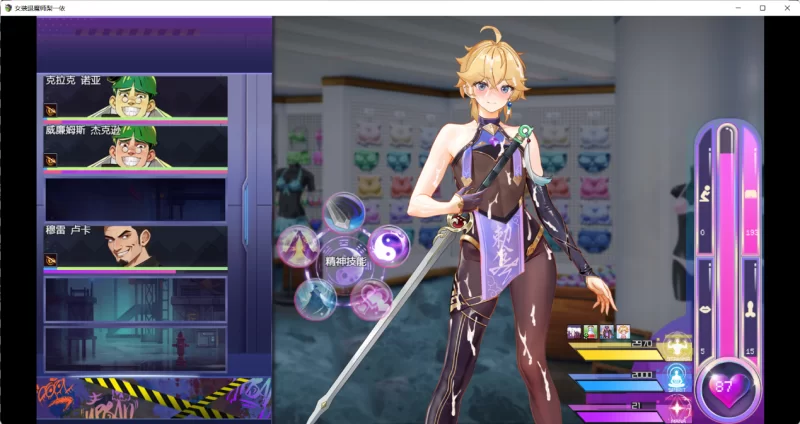Activate the sword blade skill orb

[x=345, y=212]
